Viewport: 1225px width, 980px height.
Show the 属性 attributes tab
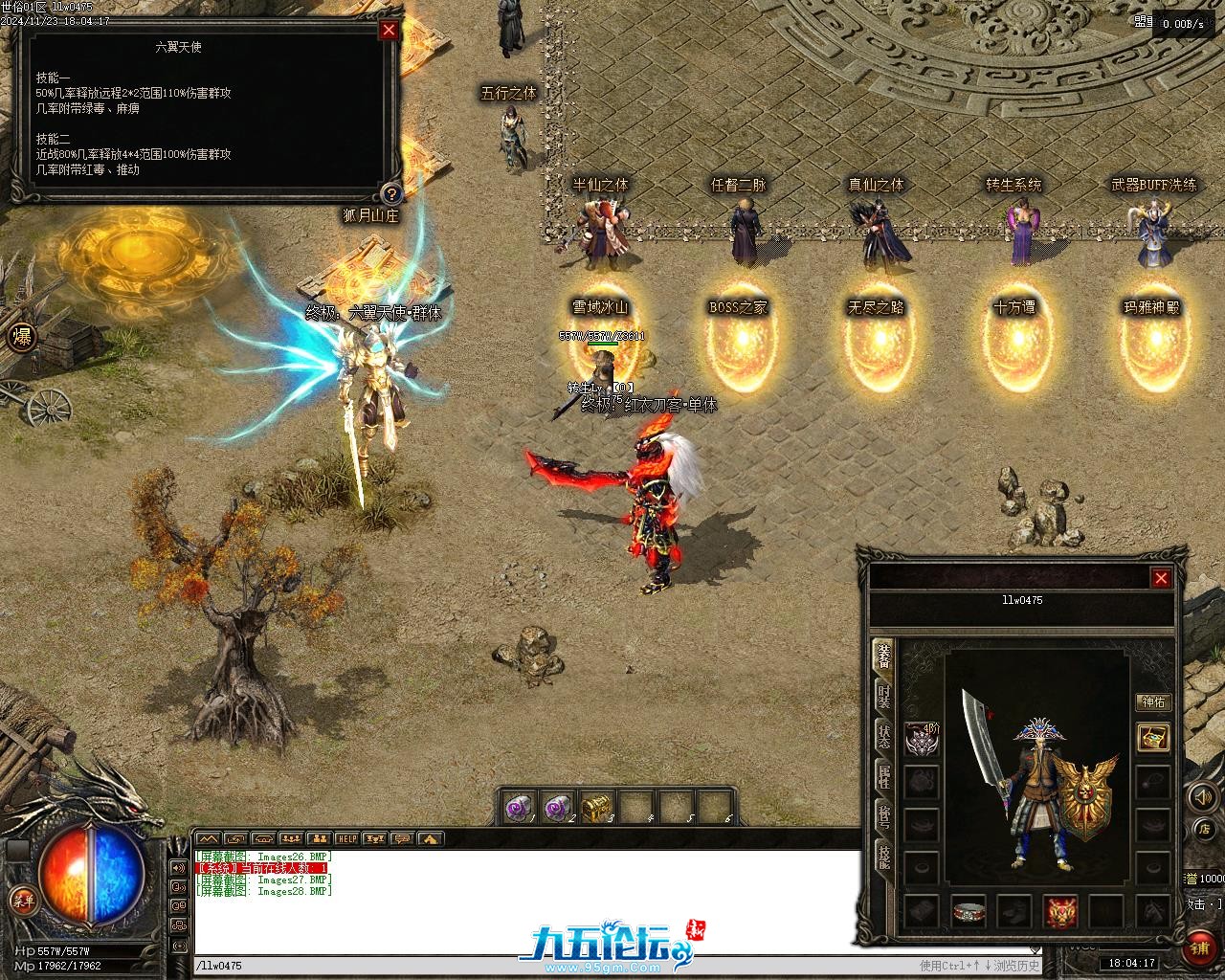884,776
